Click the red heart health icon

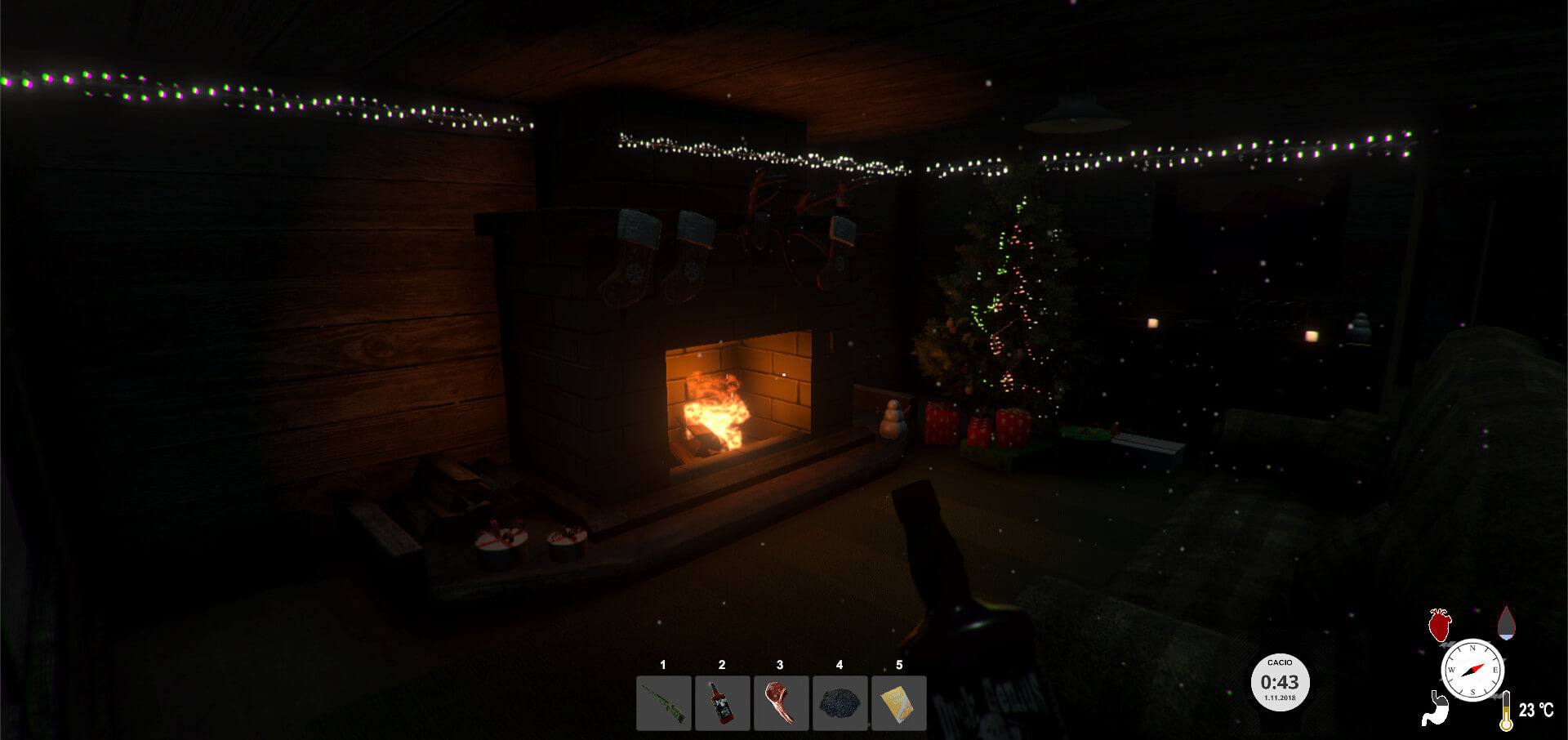1440,626
